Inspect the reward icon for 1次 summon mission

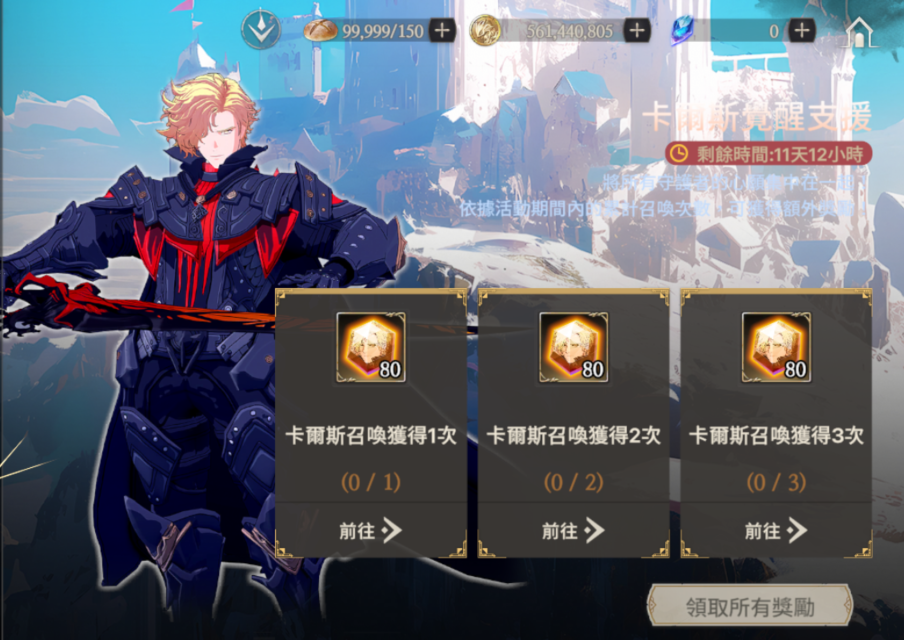pos(370,347)
